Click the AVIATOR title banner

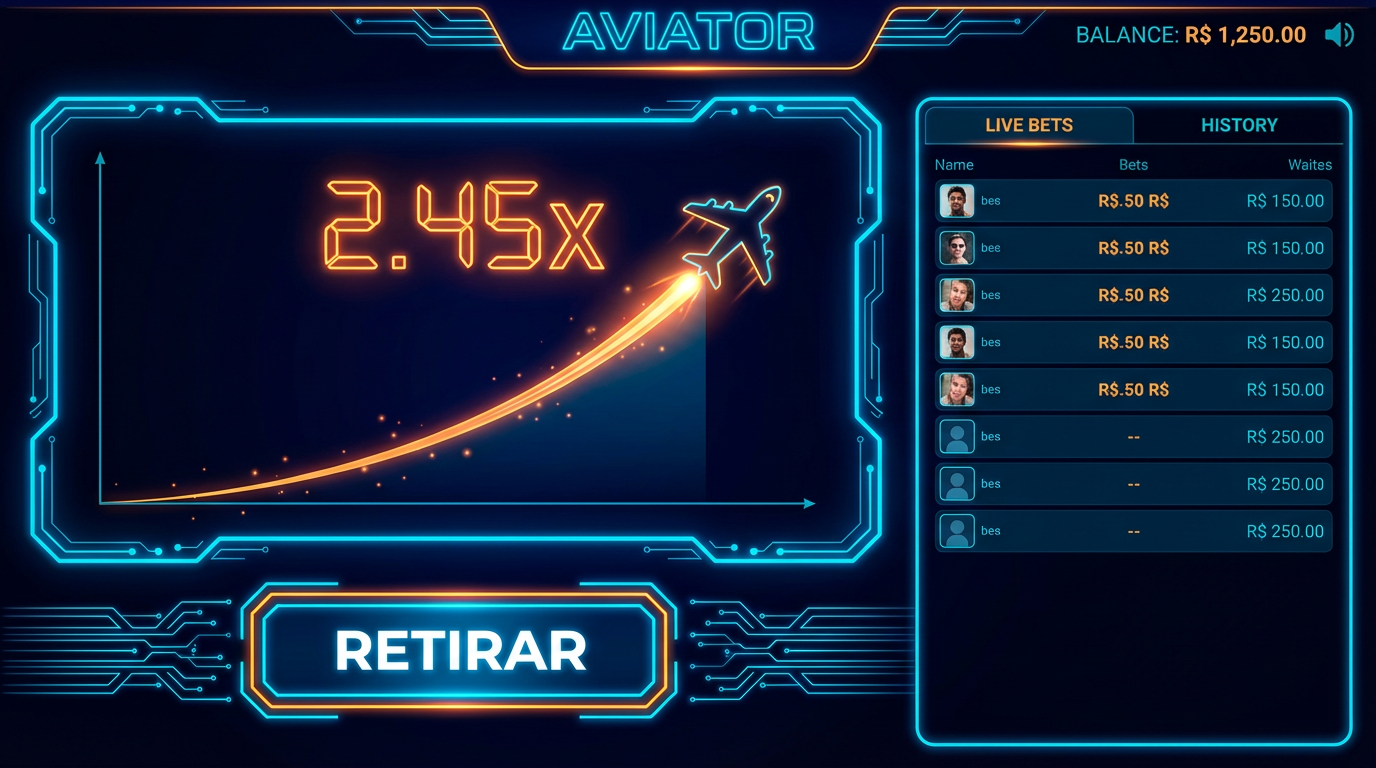(688, 33)
